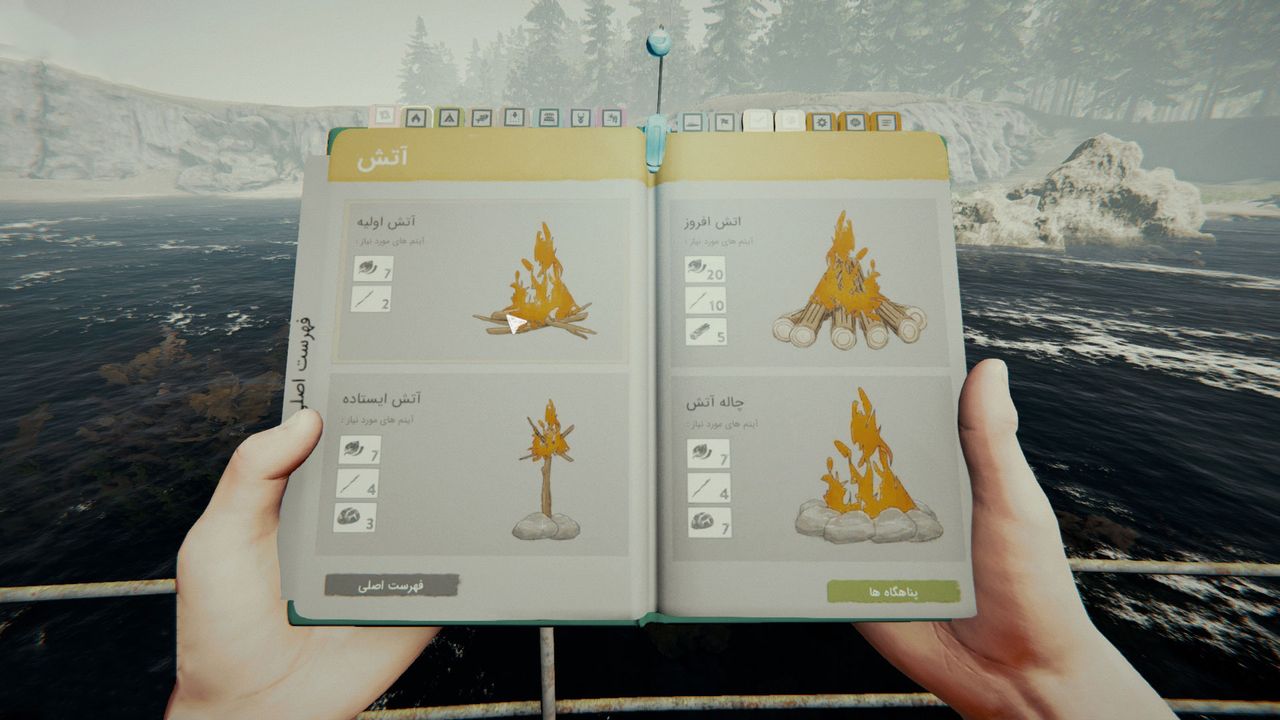Go back to main index (فهرست اصلی) button
This screenshot has height=720, width=1280.
tap(391, 586)
